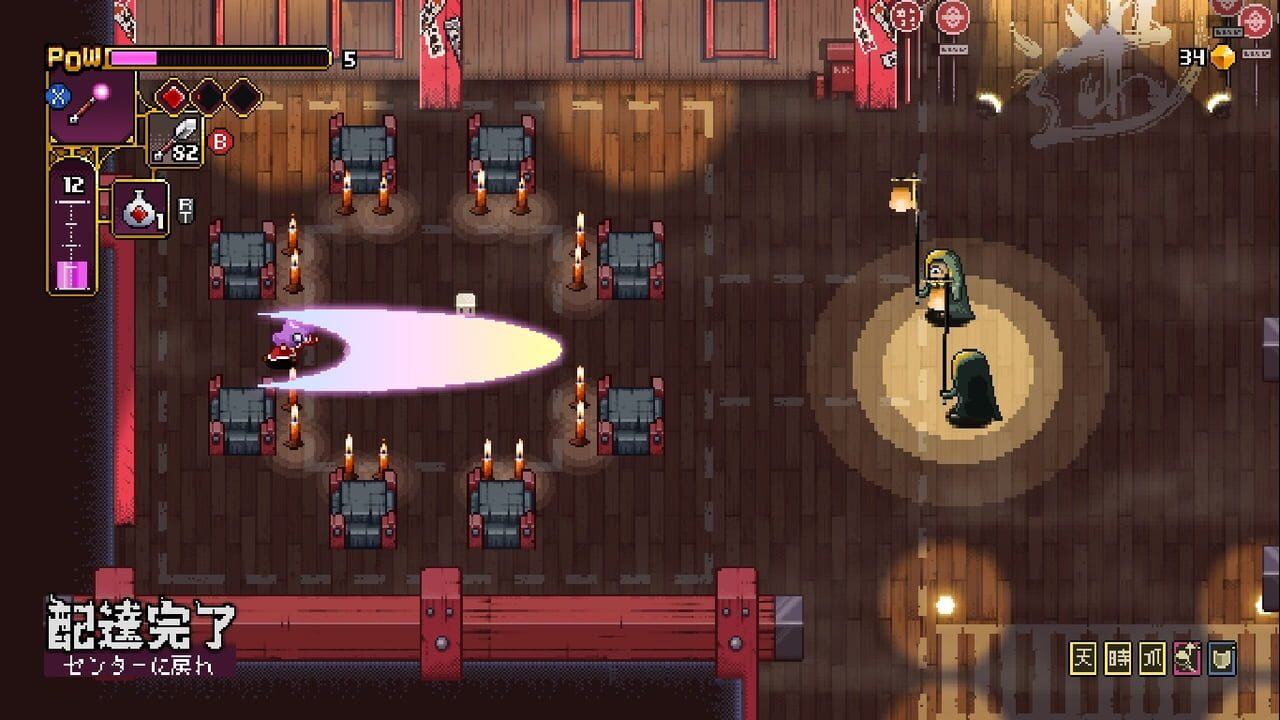Select the magic wand weapon icon
The width and height of the screenshot is (1280, 720).
[x=92, y=105]
